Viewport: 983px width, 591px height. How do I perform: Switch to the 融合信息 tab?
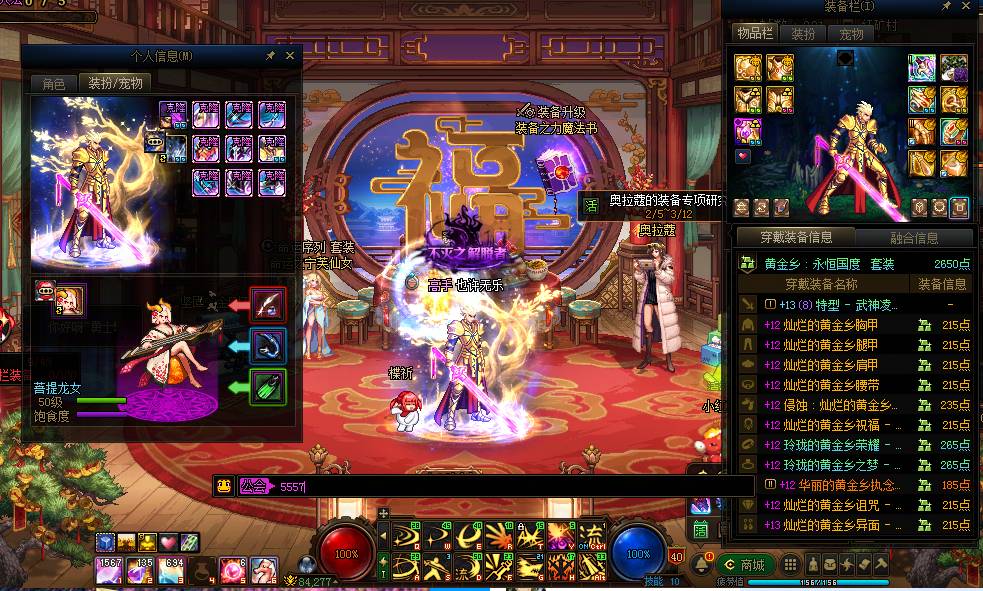click(914, 238)
